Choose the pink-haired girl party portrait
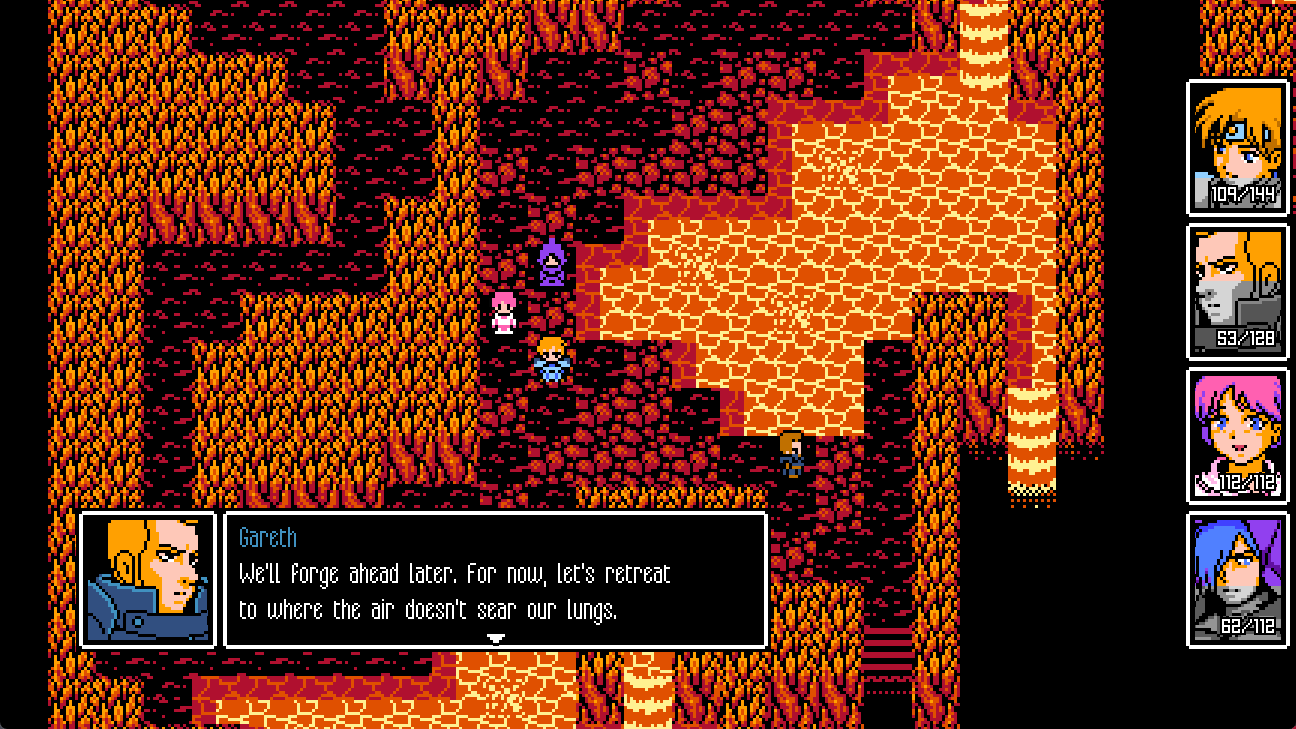Image resolution: width=1296 pixels, height=729 pixels. pyautogui.click(x=1237, y=435)
